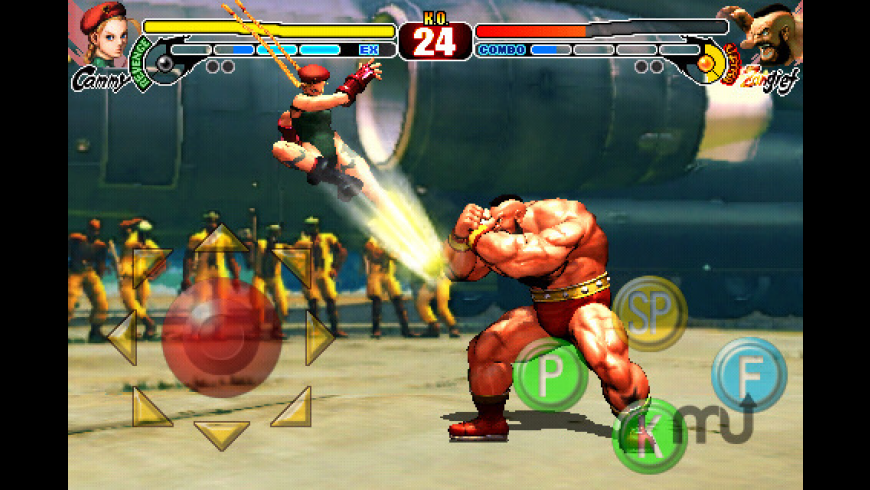Tap the up-right diagonal d-pad arrow

[293, 266]
